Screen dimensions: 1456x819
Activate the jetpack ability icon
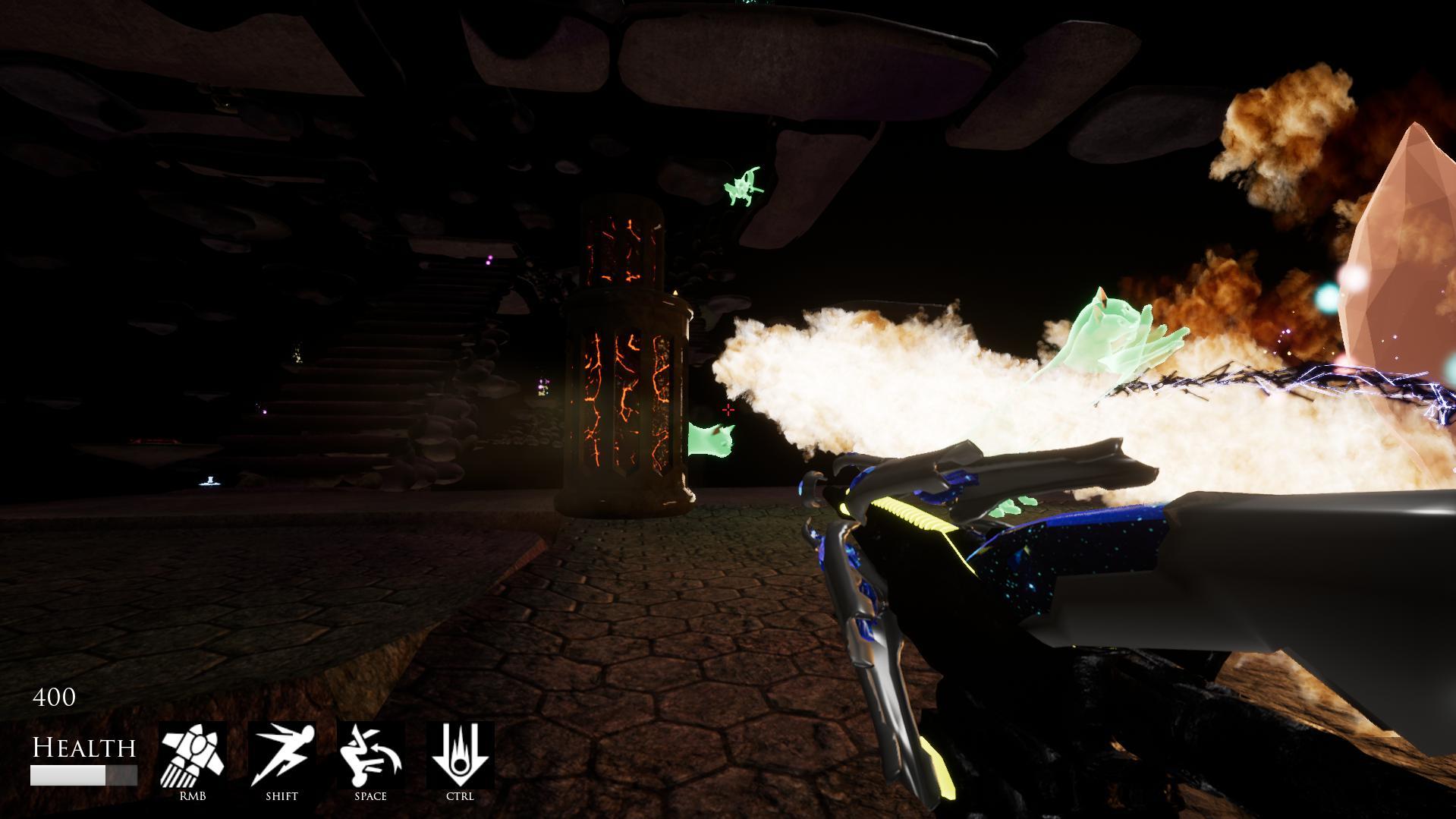click(193, 755)
